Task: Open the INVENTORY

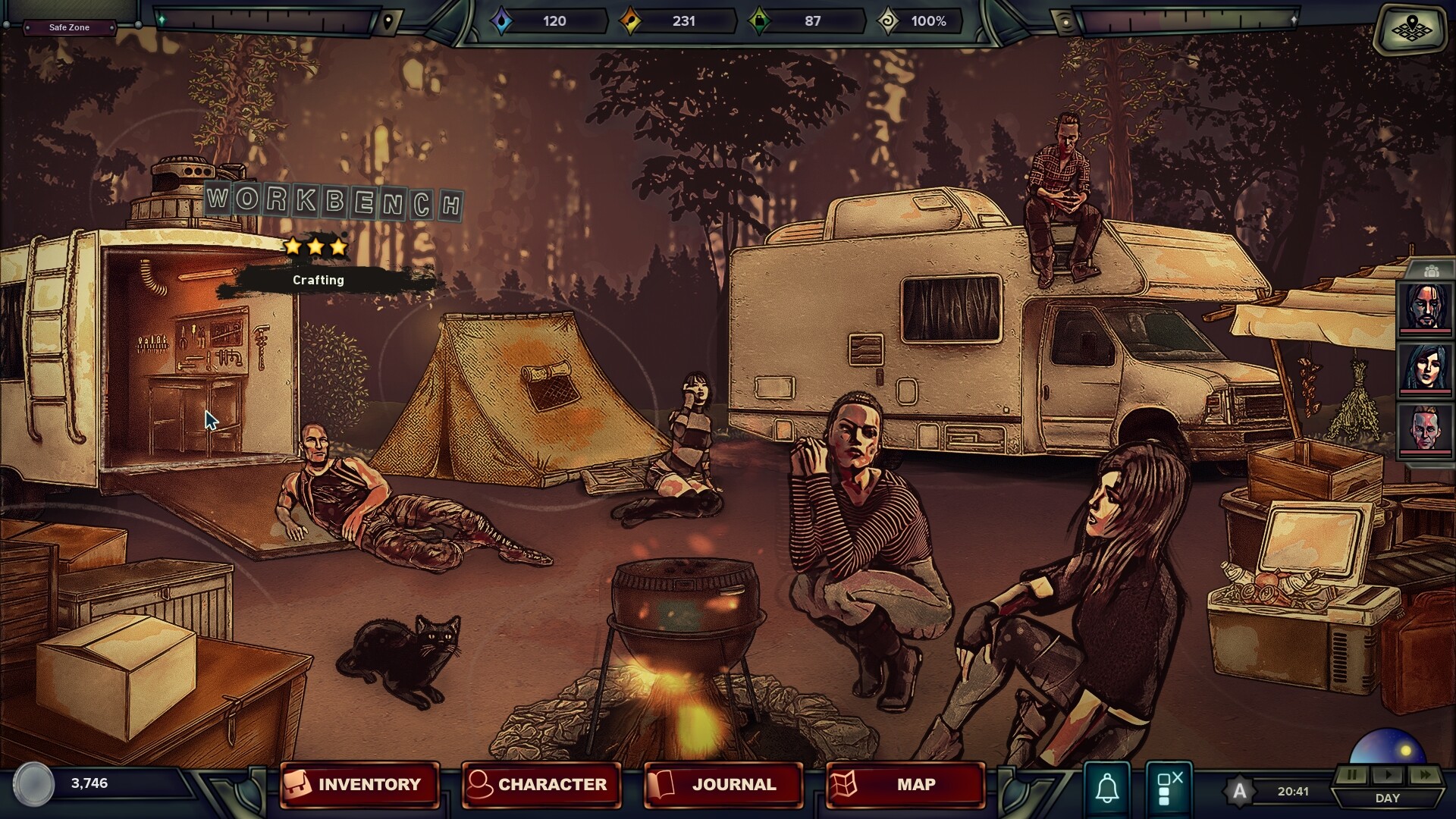Action: click(360, 785)
